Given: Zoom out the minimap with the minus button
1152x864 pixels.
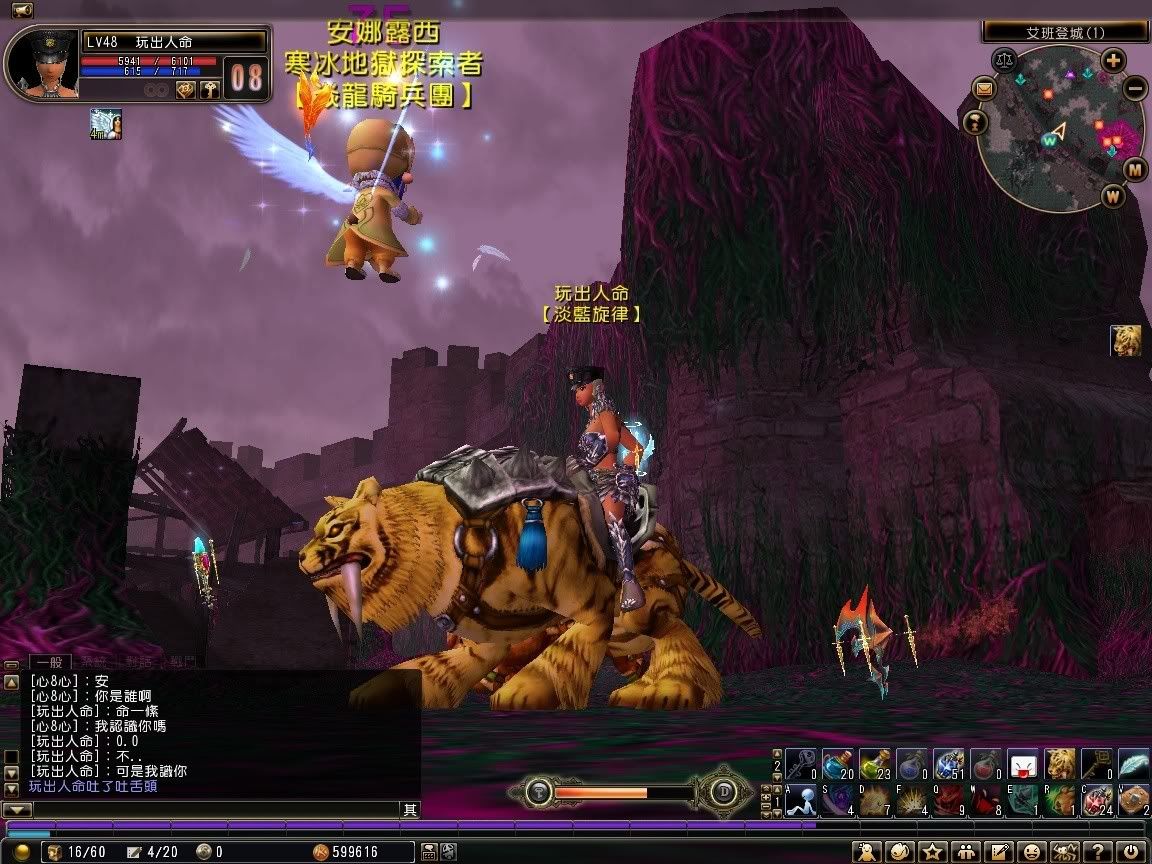Looking at the screenshot, I should [x=1136, y=88].
